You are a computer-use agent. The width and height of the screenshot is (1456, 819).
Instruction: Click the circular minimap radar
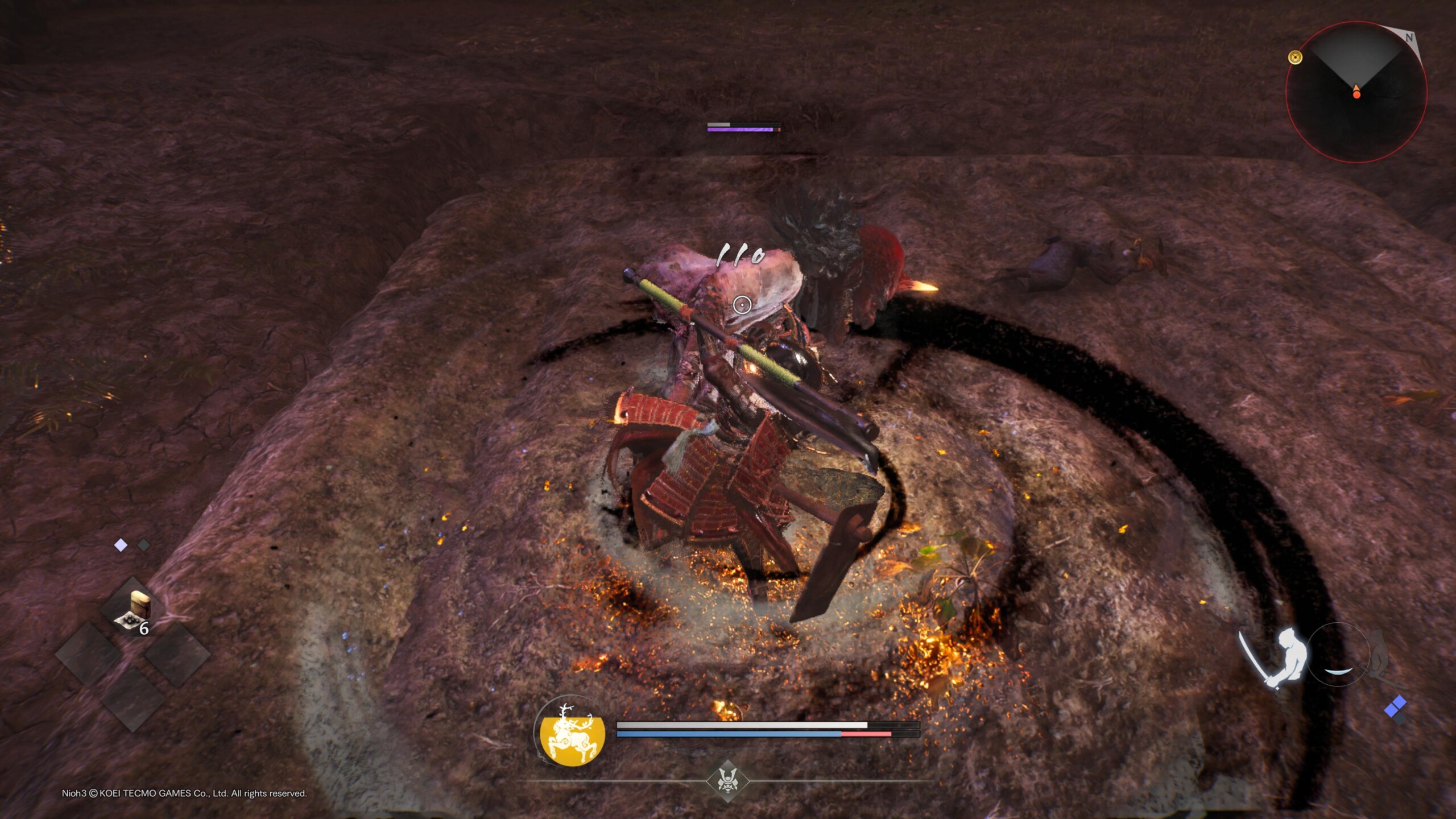(x=1356, y=92)
